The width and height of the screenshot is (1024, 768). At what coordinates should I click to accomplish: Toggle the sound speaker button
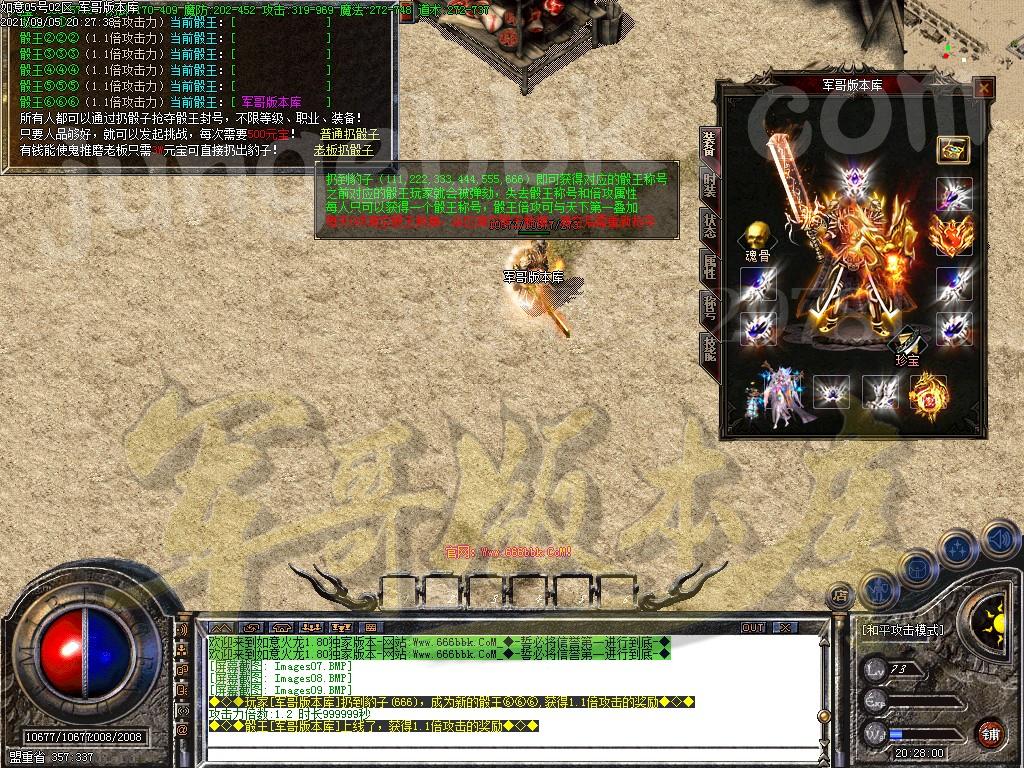click(x=1000, y=540)
